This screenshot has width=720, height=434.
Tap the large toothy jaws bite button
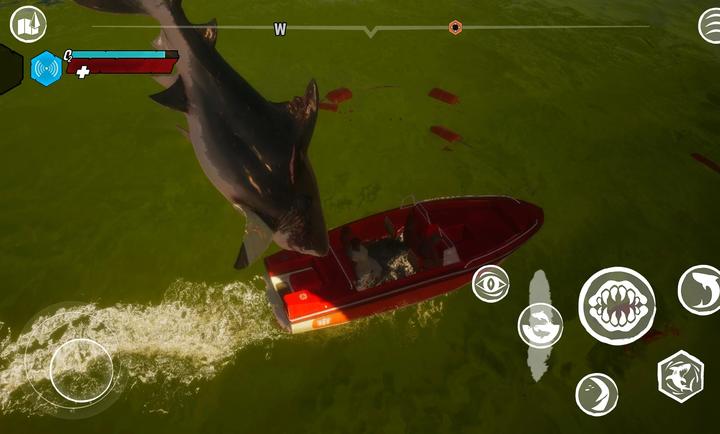617,305
